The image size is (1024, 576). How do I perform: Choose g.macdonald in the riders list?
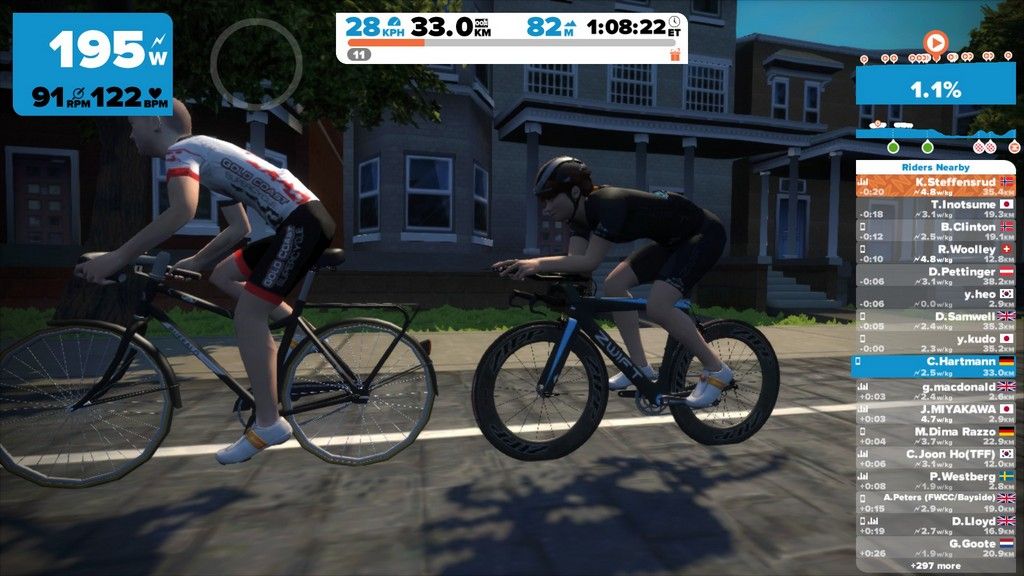[935, 390]
